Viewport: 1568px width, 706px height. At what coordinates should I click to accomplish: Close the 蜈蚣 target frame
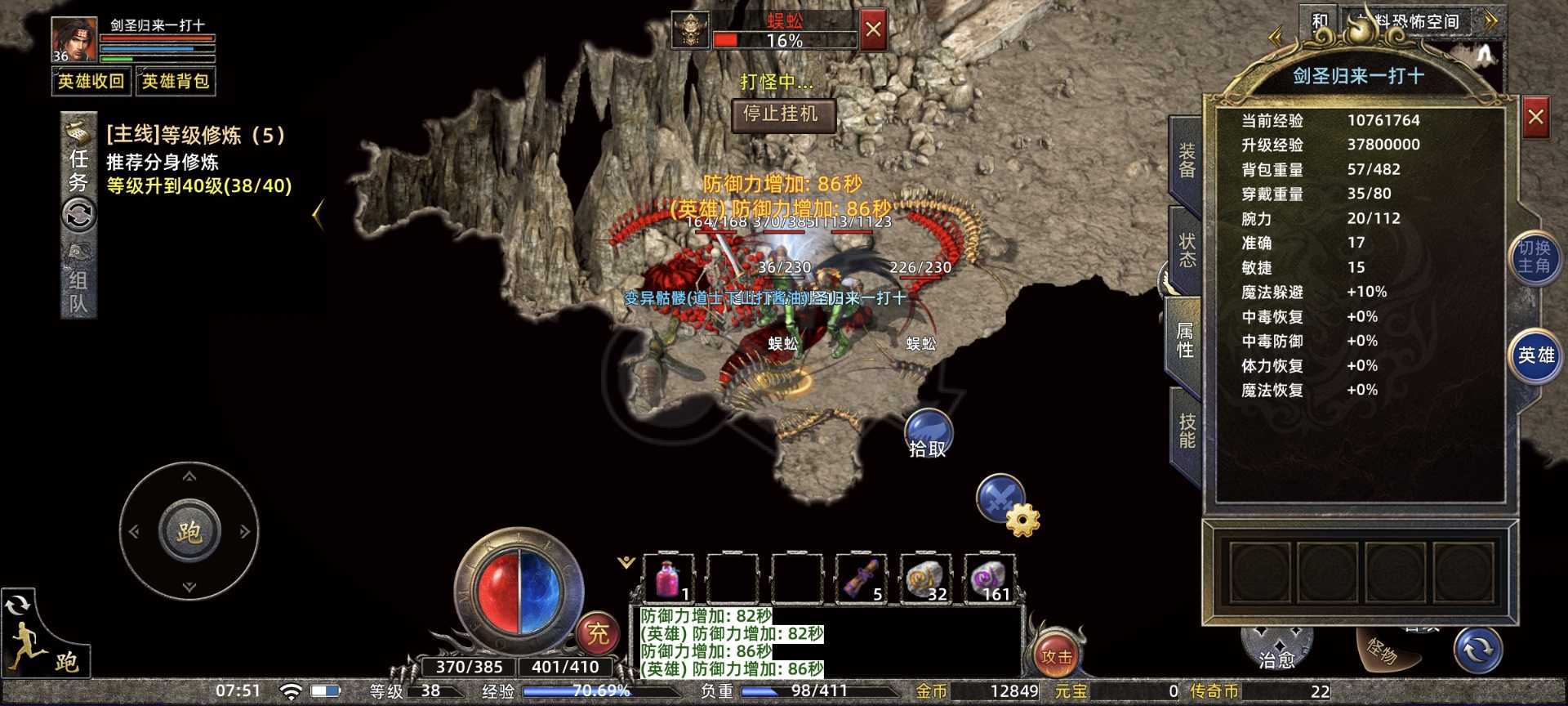point(873,31)
